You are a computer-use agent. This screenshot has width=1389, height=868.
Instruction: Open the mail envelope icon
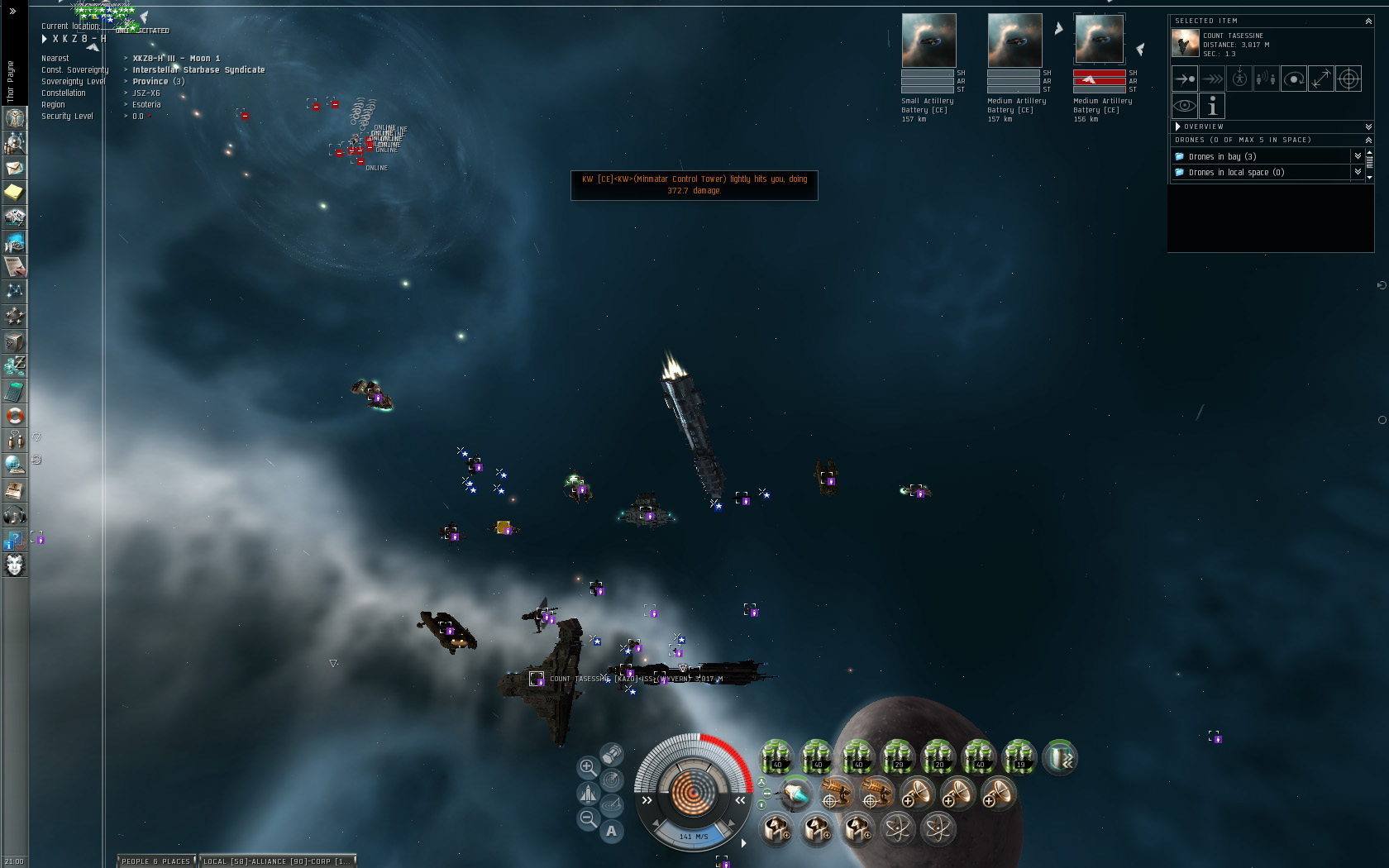coord(15,168)
